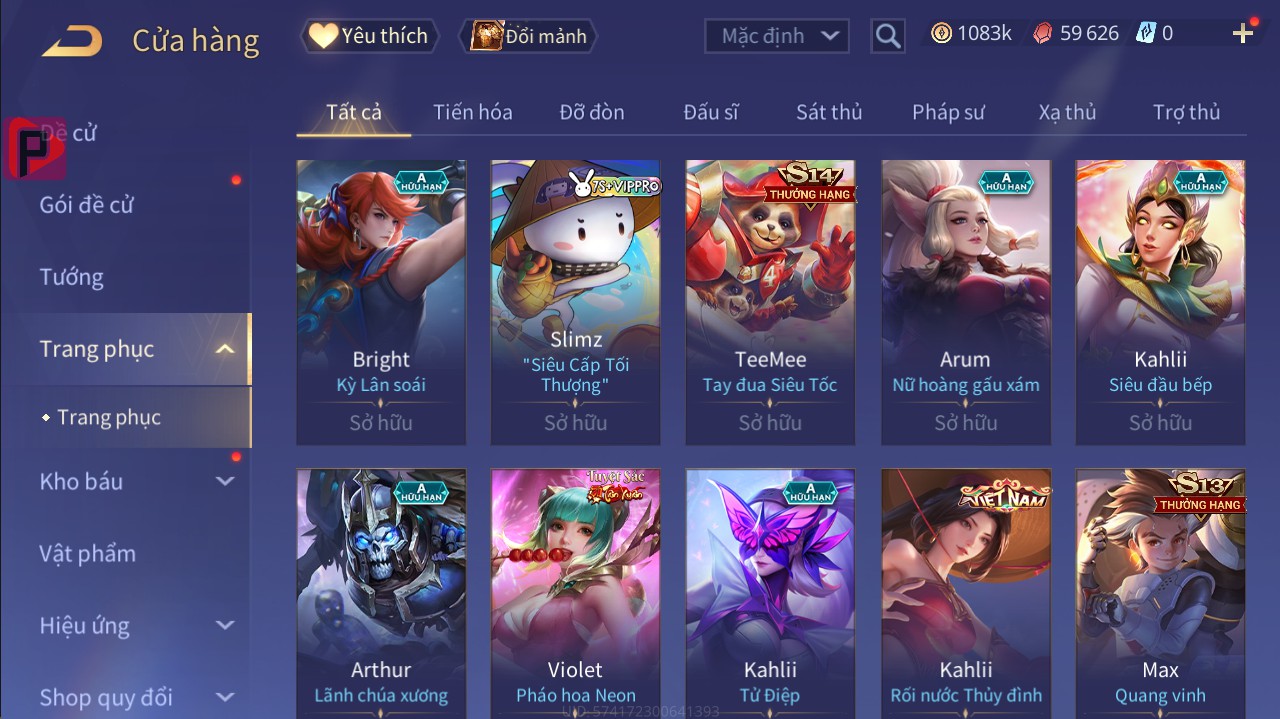Switch to the Đỡ đòn tab

click(x=592, y=112)
